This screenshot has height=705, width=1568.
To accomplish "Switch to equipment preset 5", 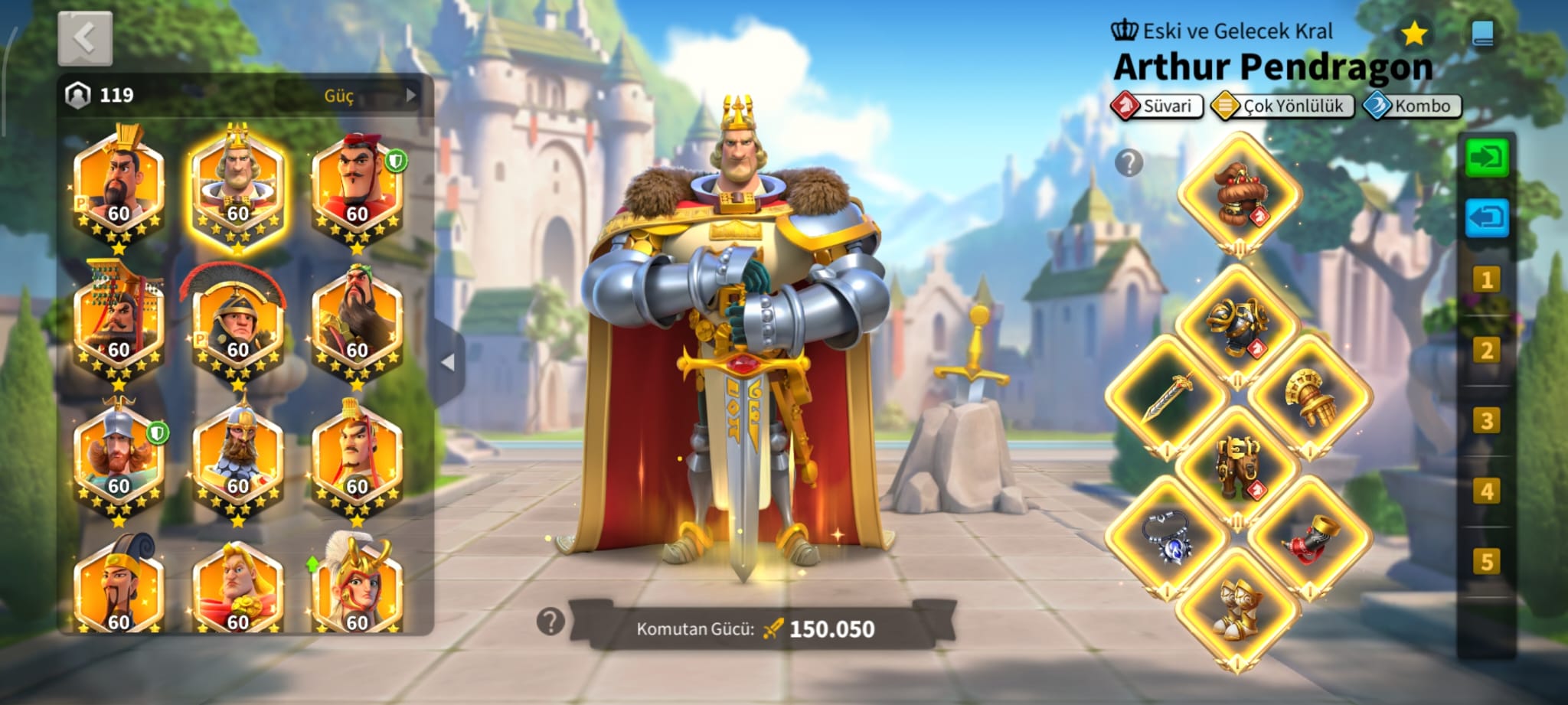I will (1486, 561).
